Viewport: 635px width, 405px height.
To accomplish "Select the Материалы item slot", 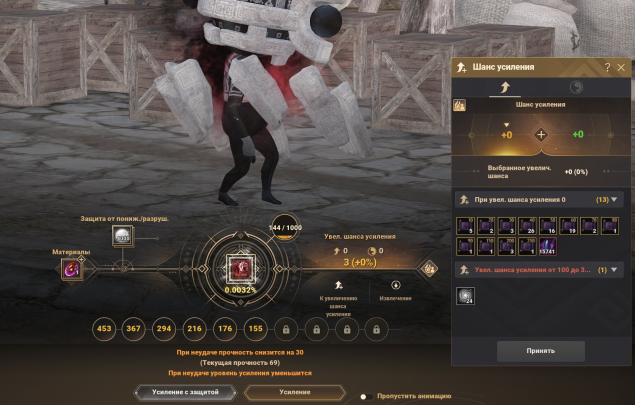I will click(71, 268).
